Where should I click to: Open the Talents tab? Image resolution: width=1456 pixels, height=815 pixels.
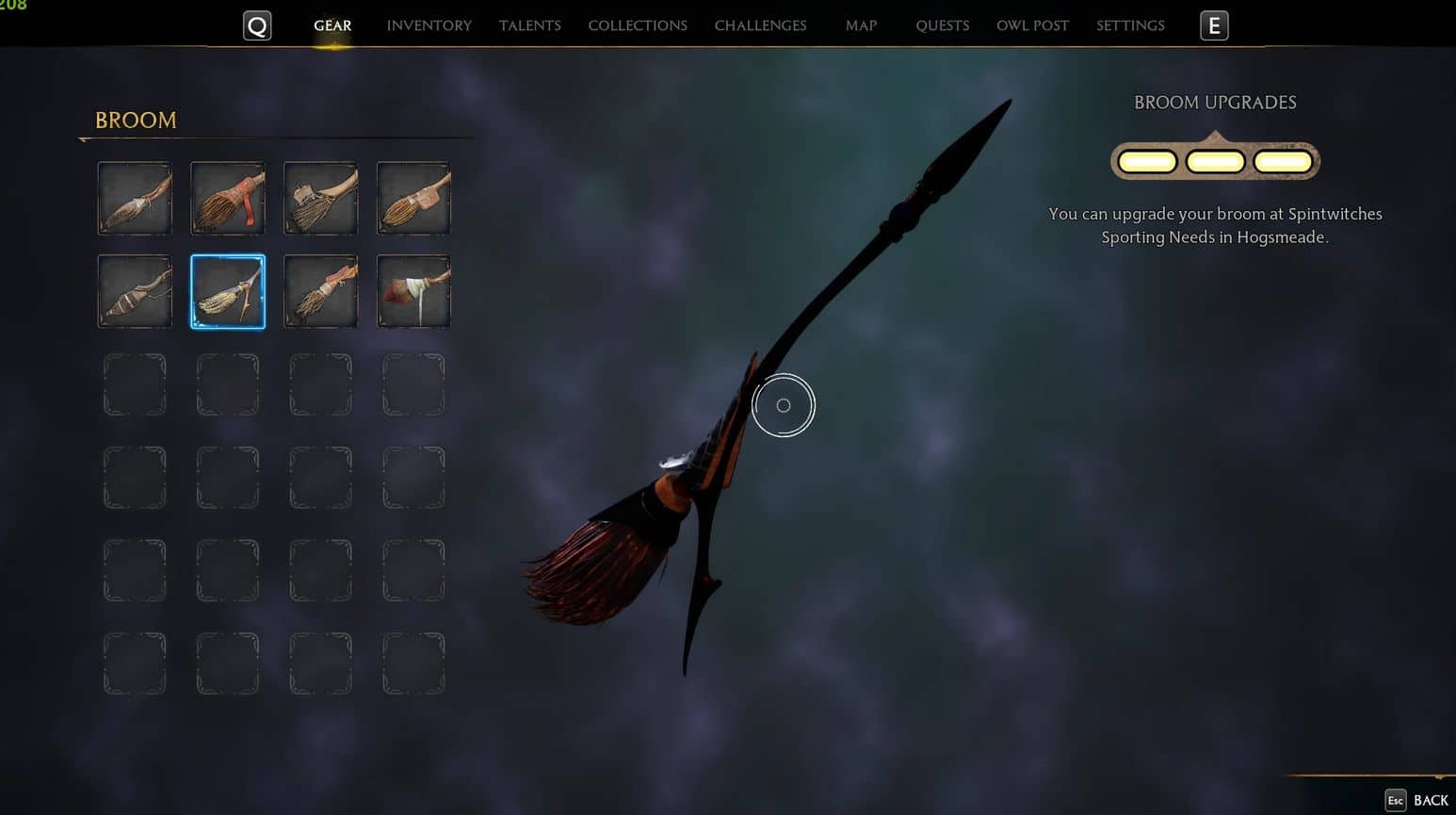pyautogui.click(x=529, y=25)
